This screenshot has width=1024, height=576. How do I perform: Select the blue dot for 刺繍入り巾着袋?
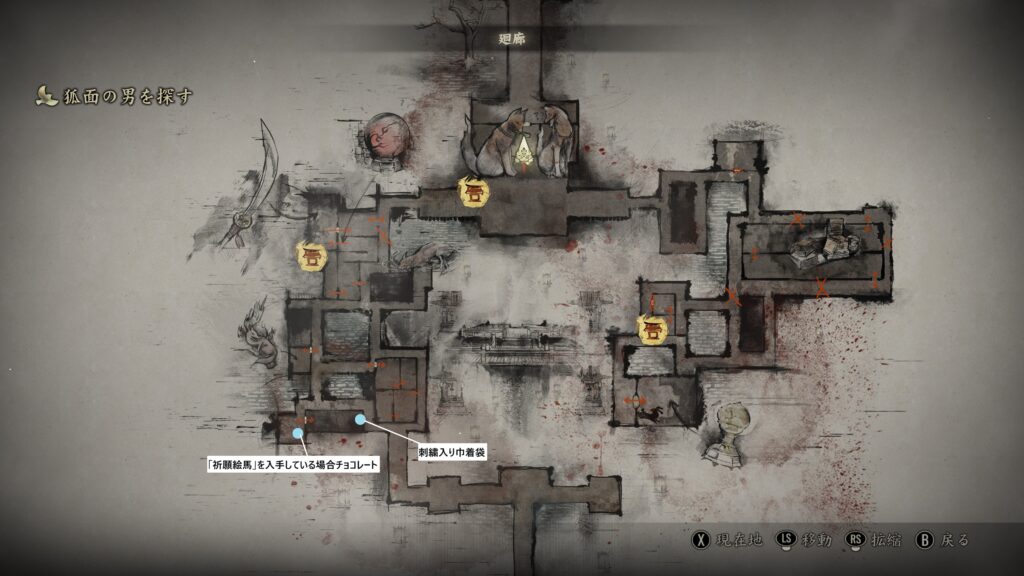tap(360, 419)
